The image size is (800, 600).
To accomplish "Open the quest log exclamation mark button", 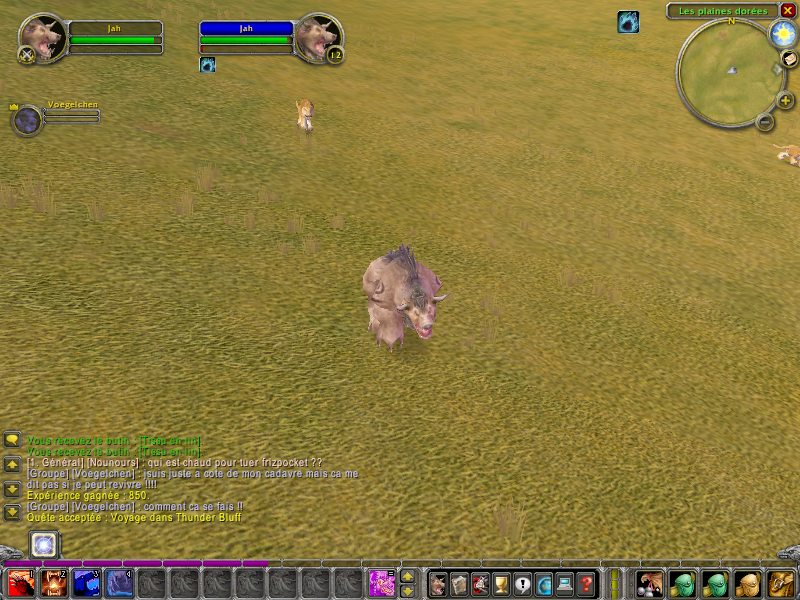I will pos(523,583).
